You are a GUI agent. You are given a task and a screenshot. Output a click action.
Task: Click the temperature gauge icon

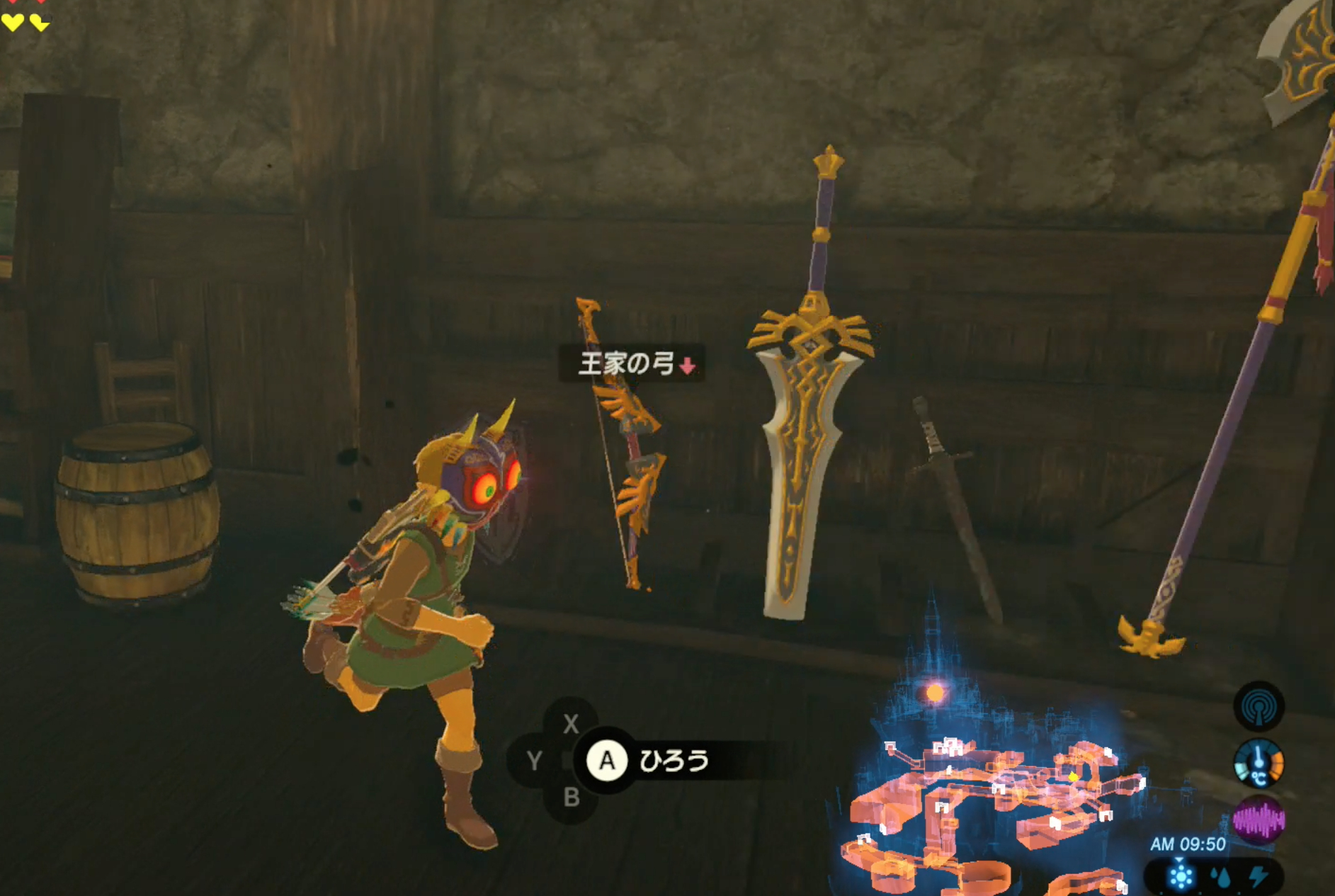click(x=1259, y=764)
